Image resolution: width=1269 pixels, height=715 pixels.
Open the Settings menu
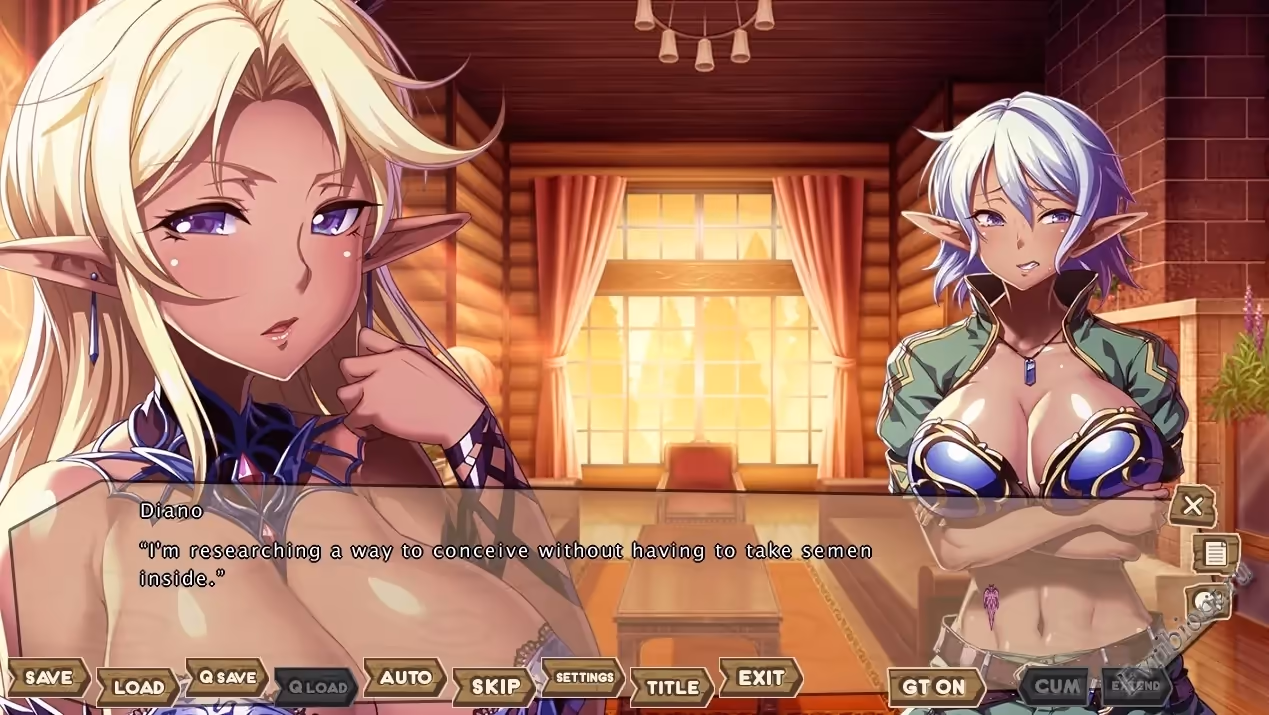tap(584, 677)
